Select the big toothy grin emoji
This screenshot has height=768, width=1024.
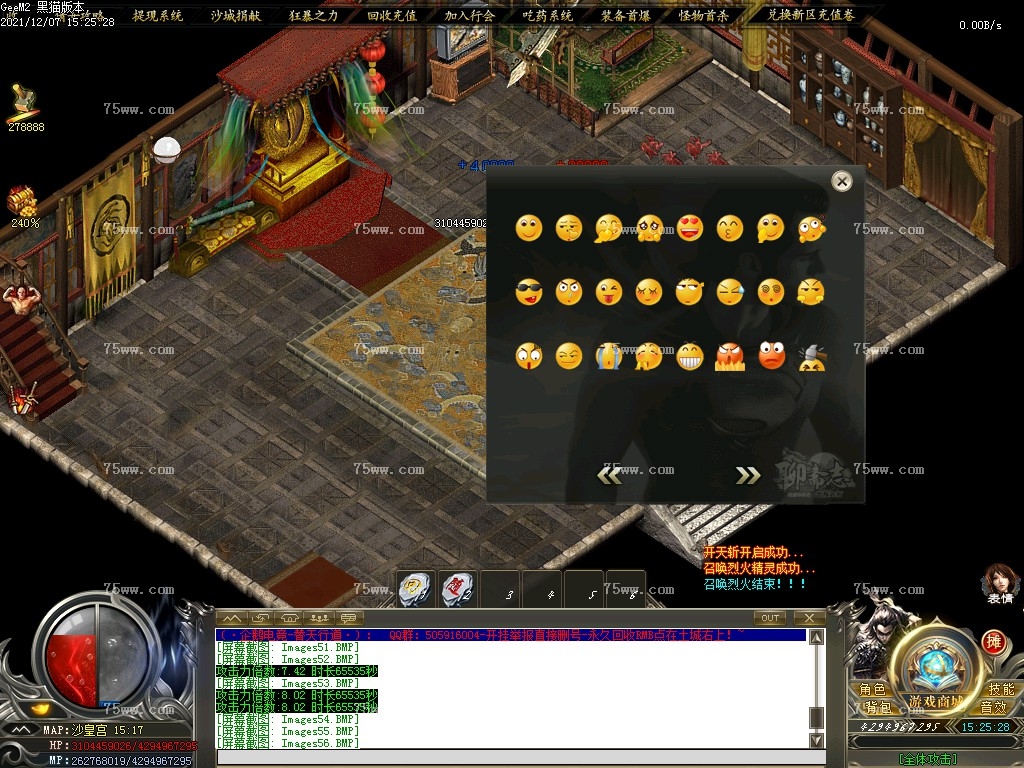click(x=690, y=356)
